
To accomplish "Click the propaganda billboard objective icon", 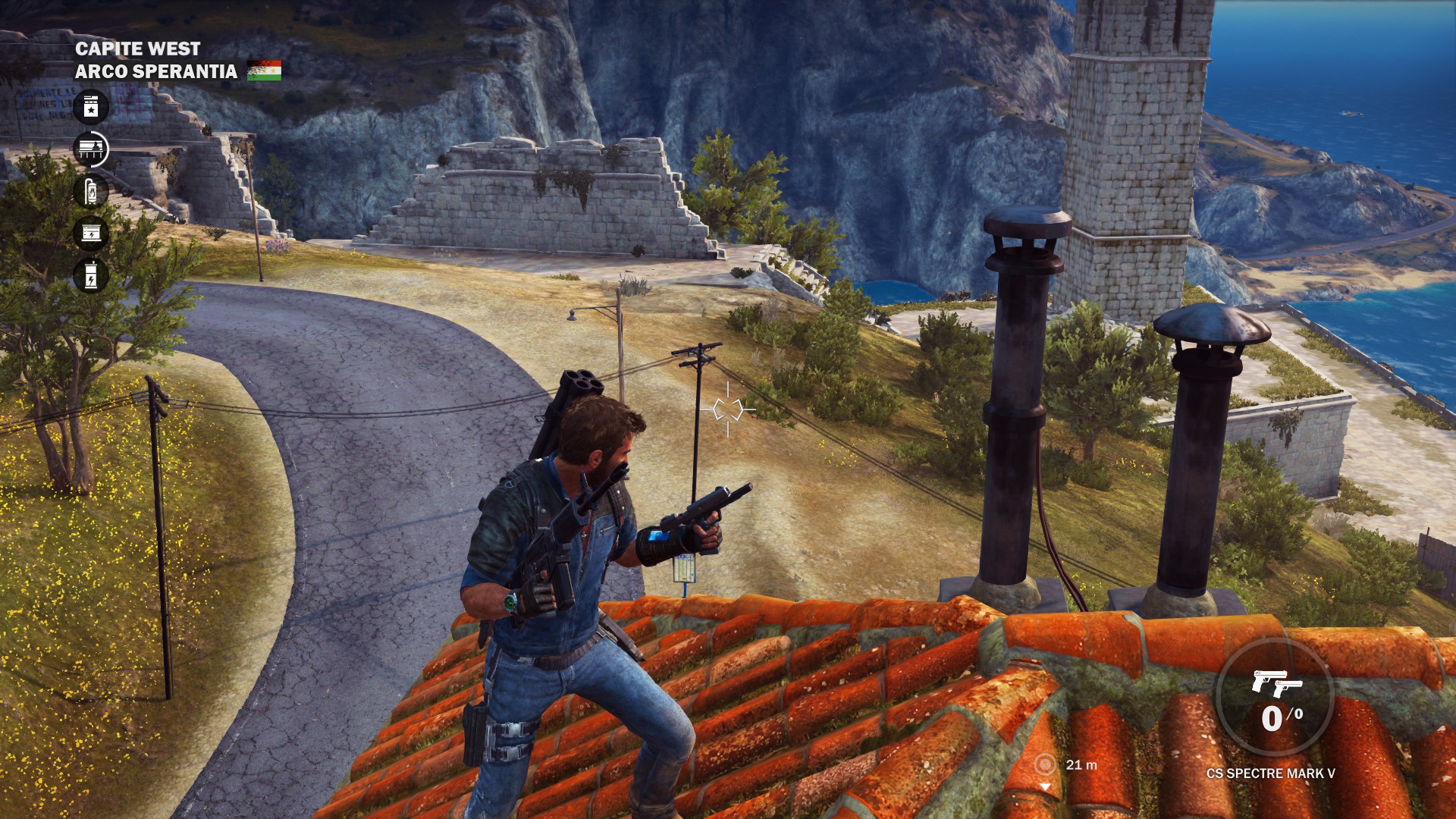I will click(x=91, y=149).
